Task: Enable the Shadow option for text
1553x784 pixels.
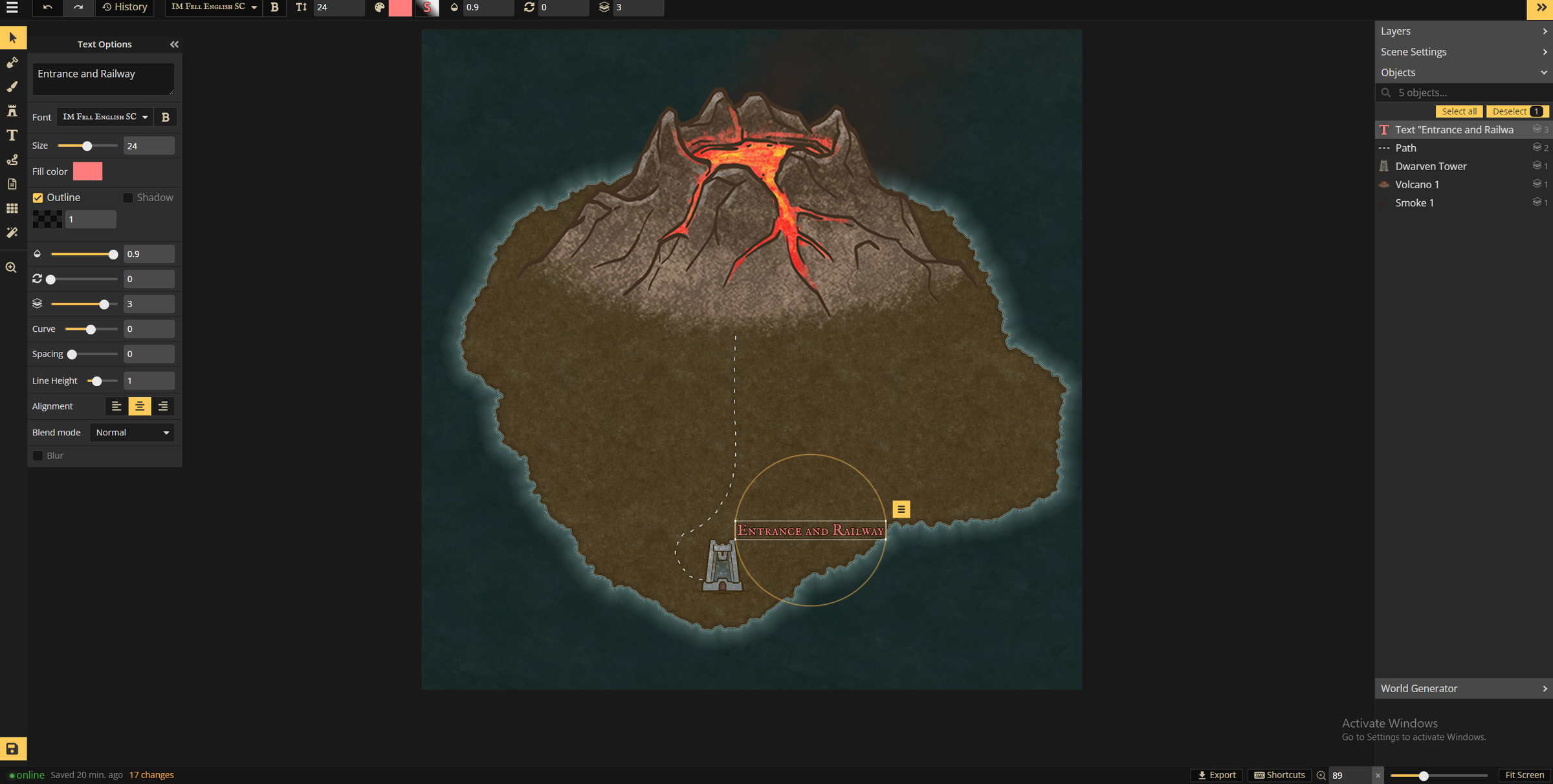Action: [127, 197]
